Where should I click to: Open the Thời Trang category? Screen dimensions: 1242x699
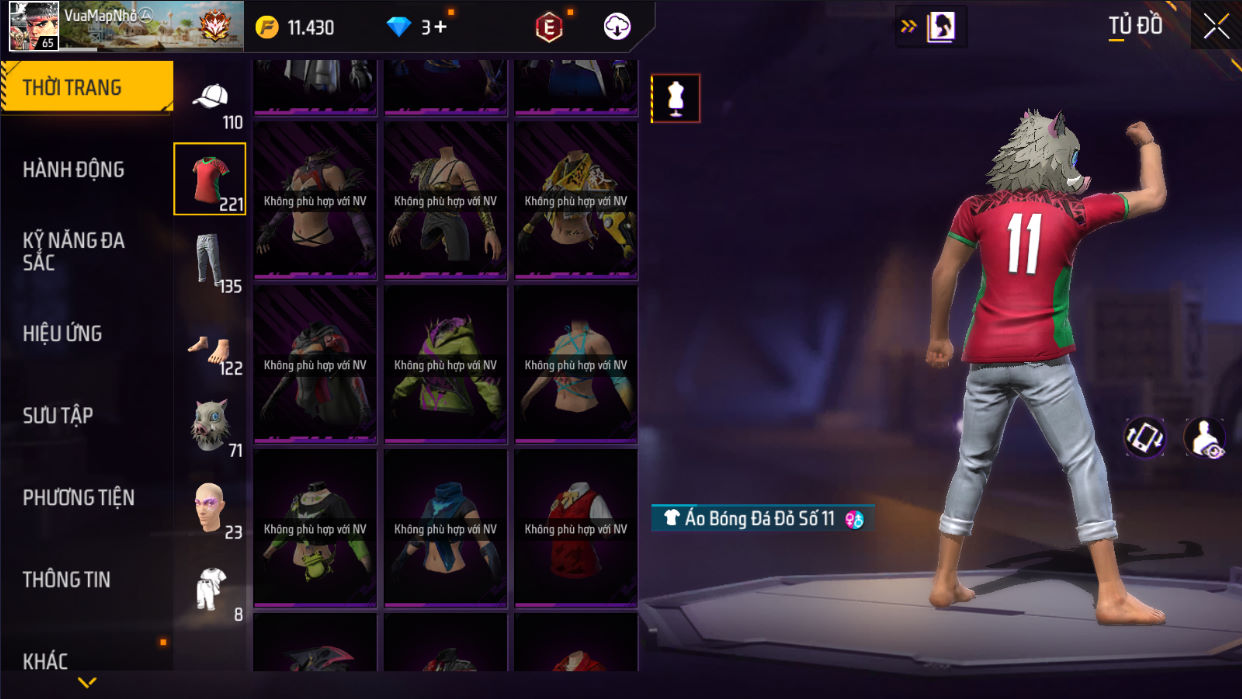tap(86, 87)
